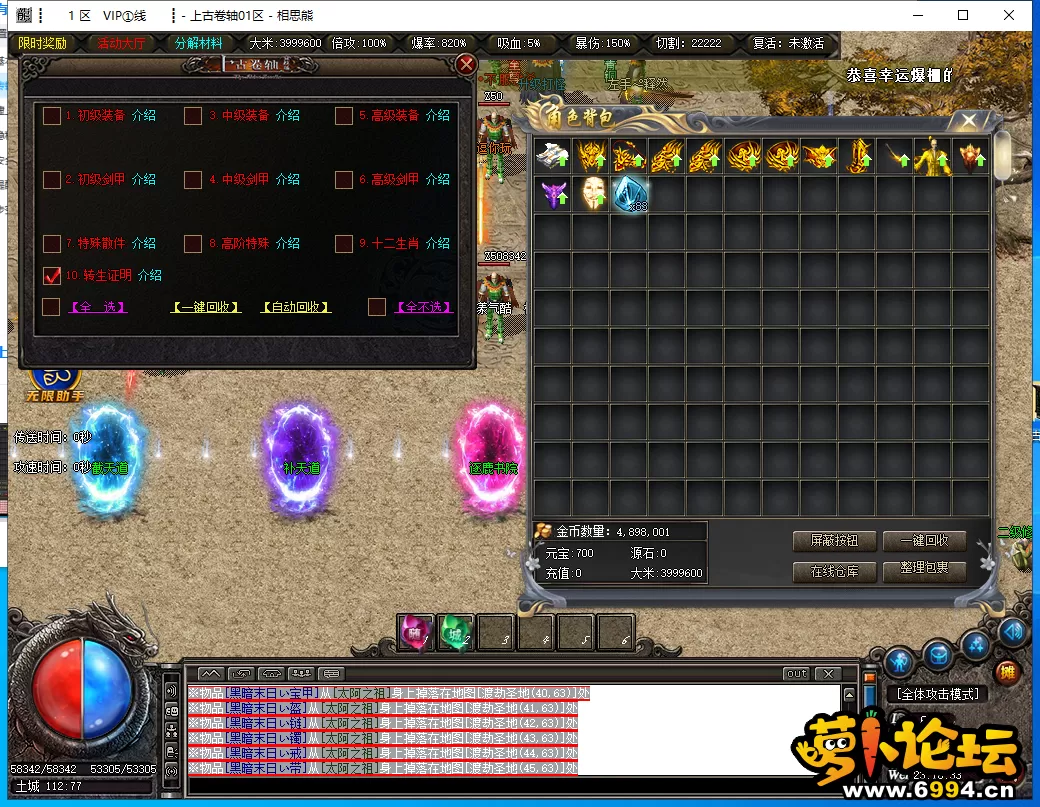Select the purple horned mask item

pyautogui.click(x=553, y=193)
